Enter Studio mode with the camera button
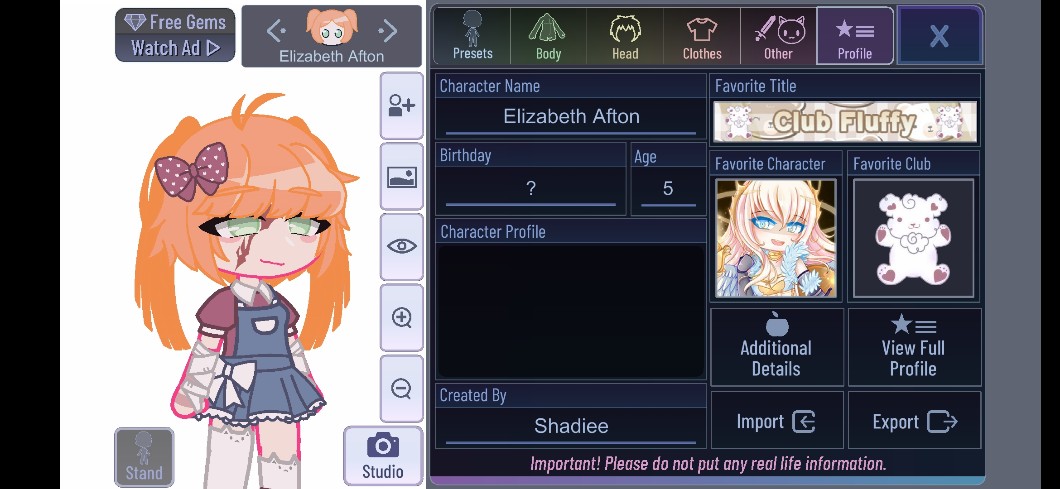The height and width of the screenshot is (489, 1060). 382,456
